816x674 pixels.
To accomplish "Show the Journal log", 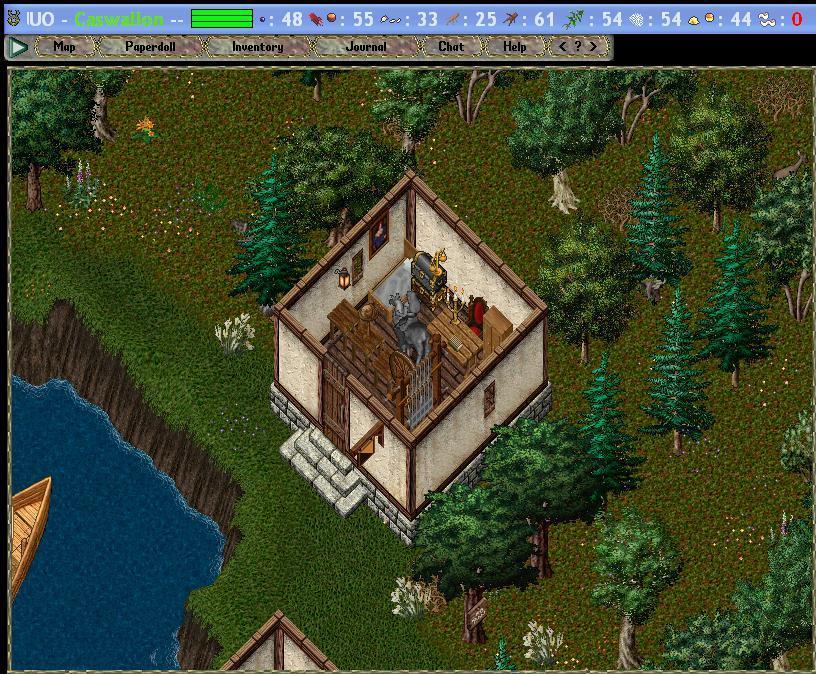I will tap(365, 46).
